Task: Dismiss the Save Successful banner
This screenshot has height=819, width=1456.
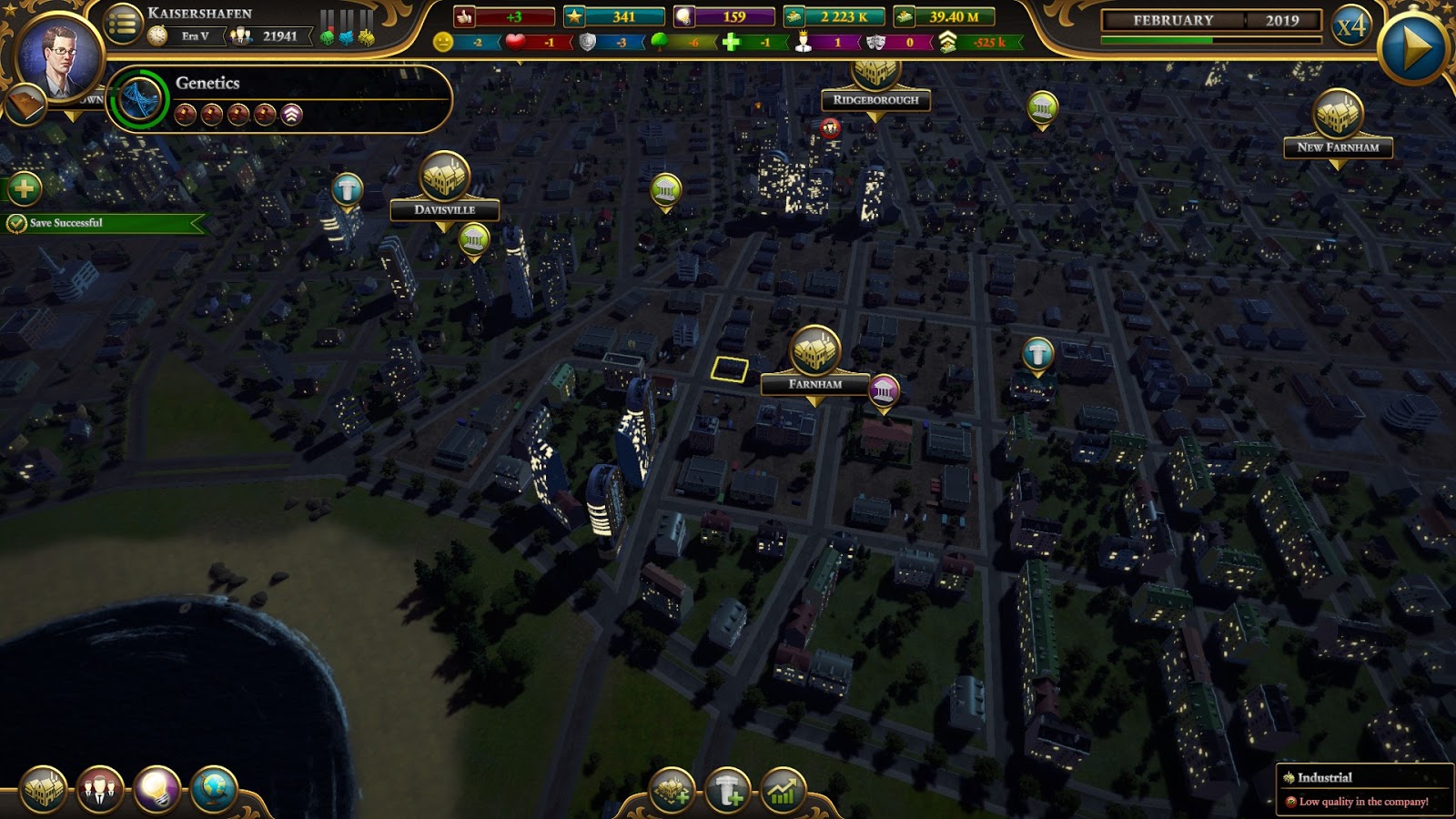Action: (x=100, y=221)
